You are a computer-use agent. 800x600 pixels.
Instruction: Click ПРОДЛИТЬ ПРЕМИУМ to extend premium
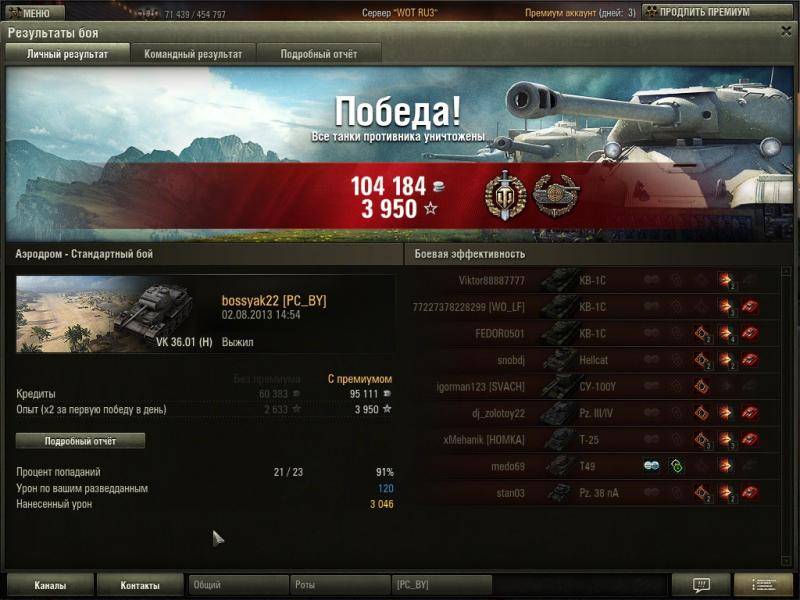pos(710,12)
